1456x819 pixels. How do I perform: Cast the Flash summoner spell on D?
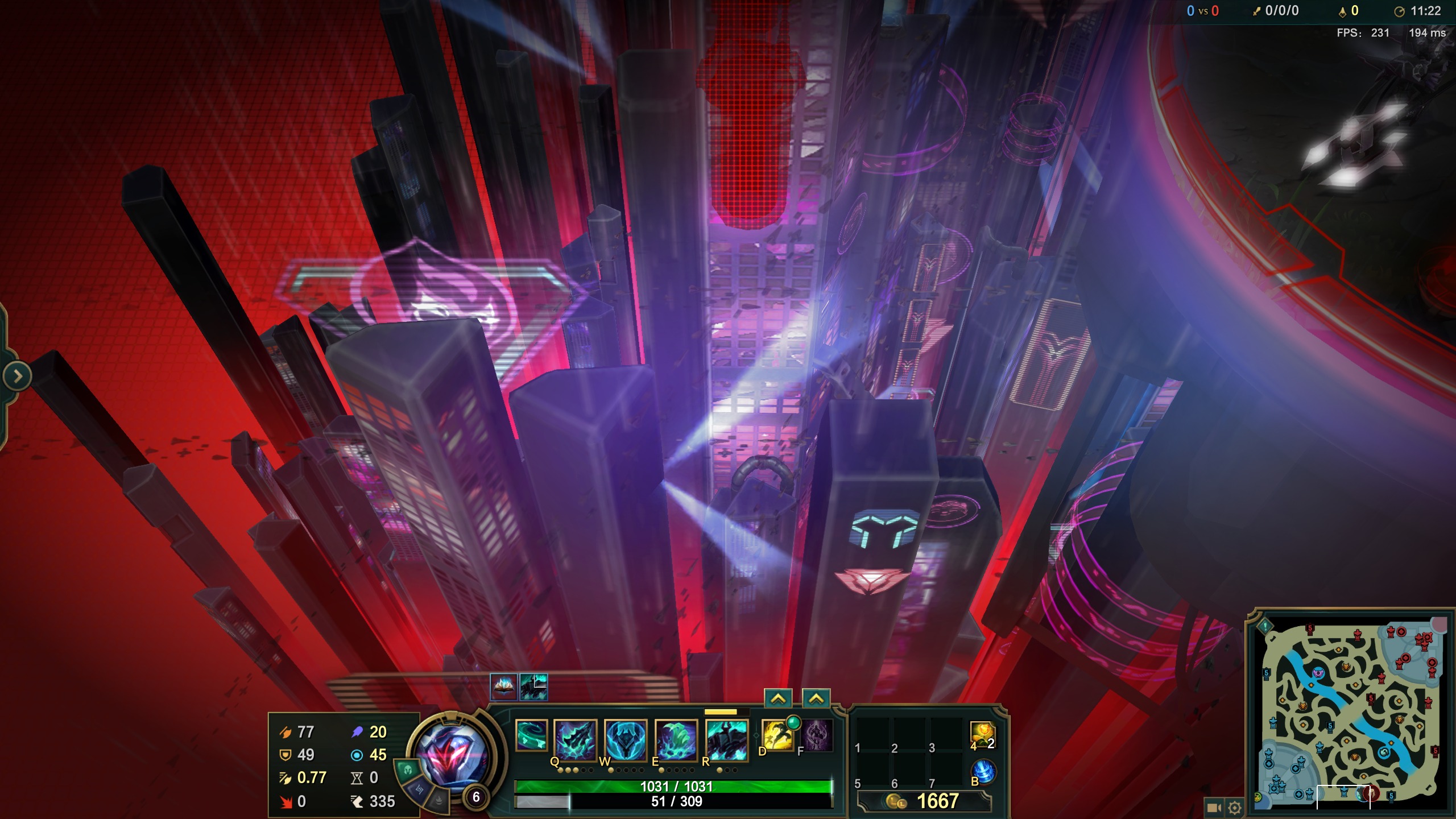tap(777, 735)
